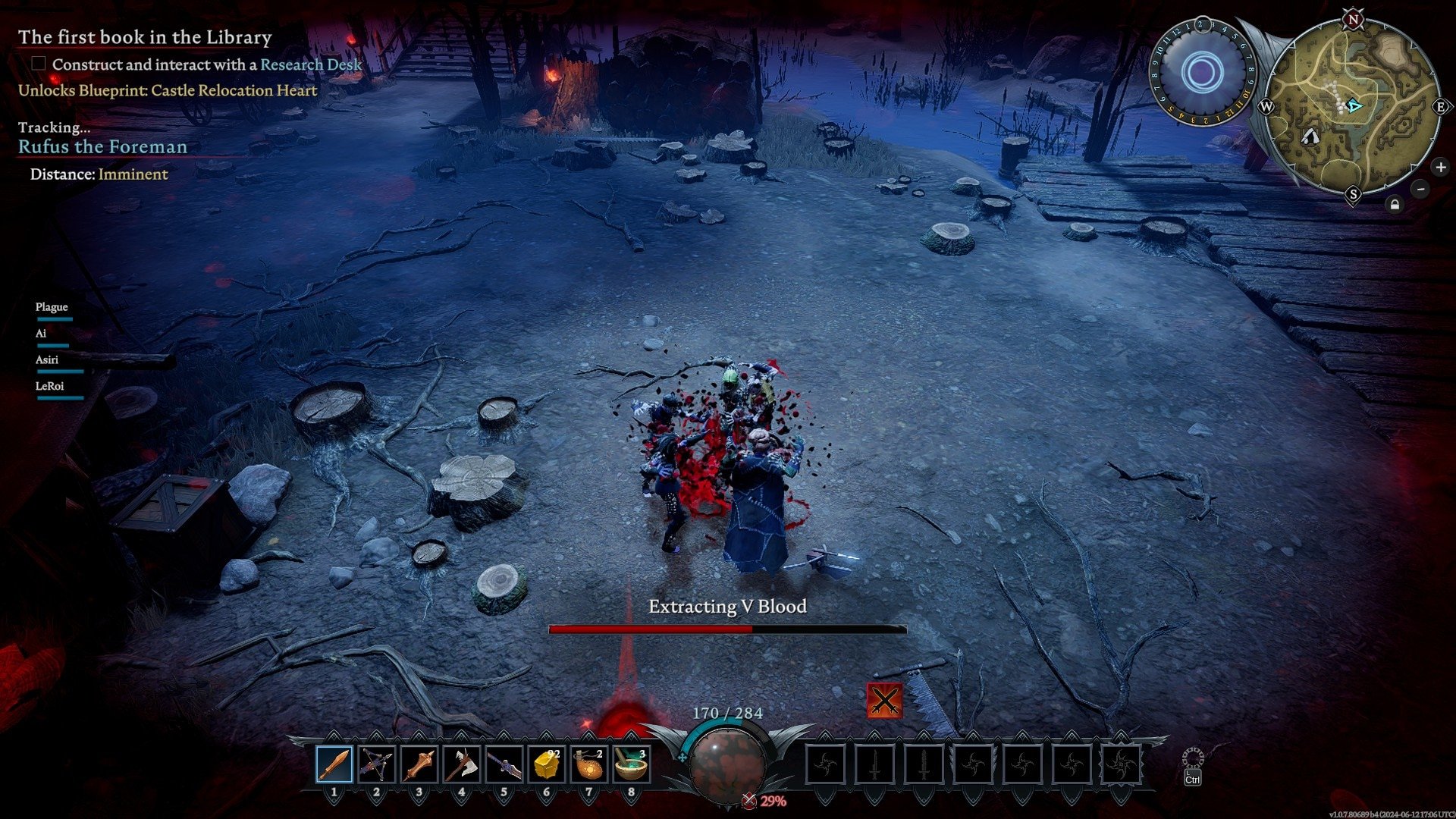Open the circular minimap

[1352, 107]
